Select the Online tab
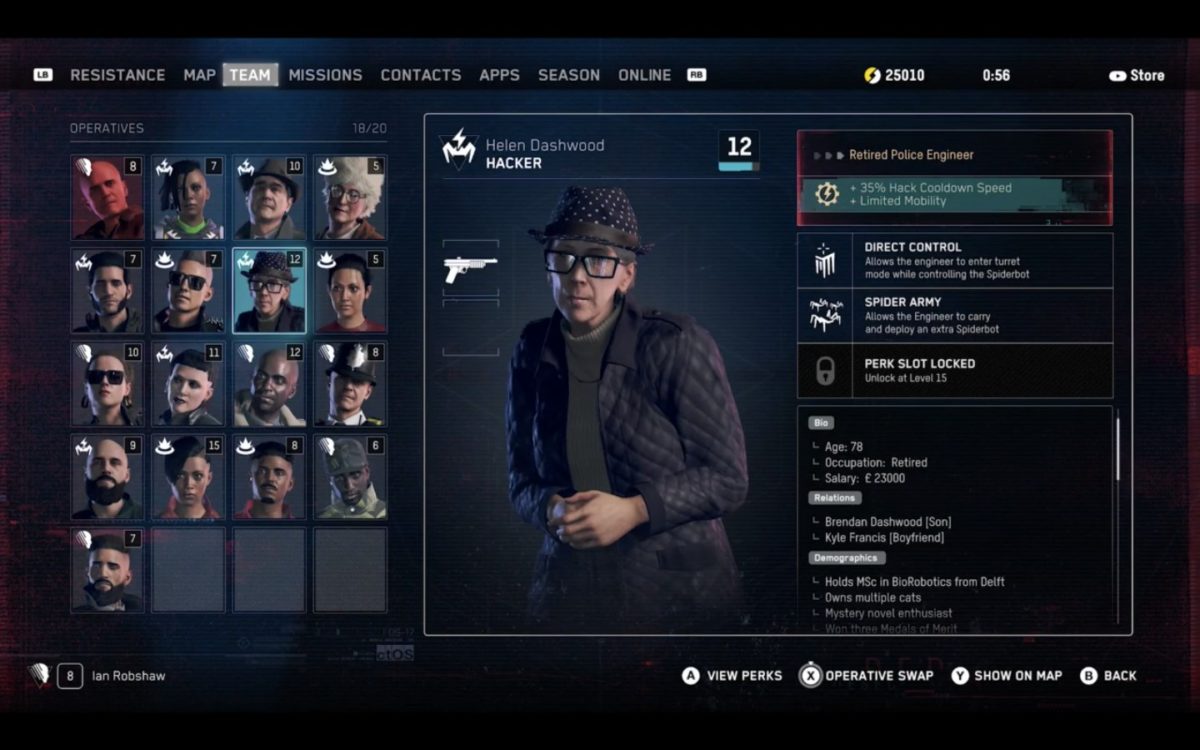This screenshot has height=750, width=1200. coord(644,75)
